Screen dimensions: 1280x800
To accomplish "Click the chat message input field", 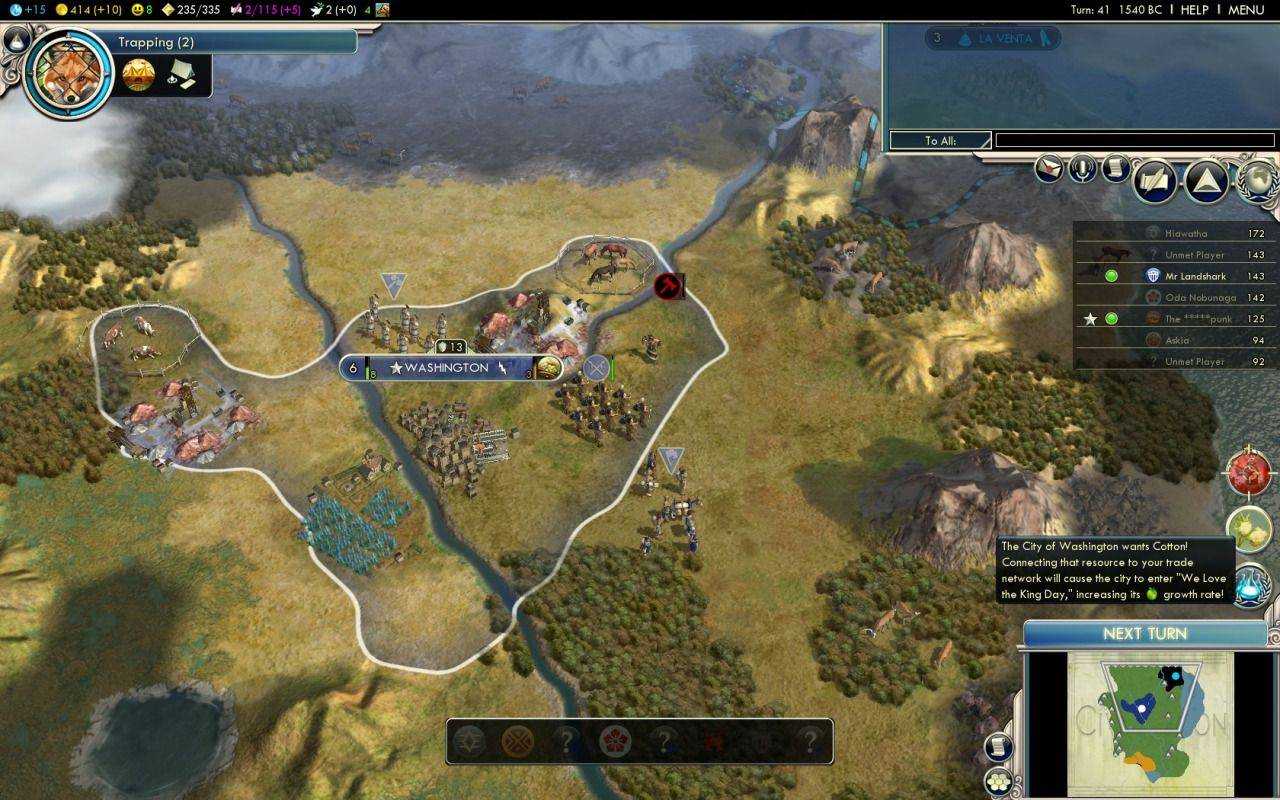I will click(1134, 141).
